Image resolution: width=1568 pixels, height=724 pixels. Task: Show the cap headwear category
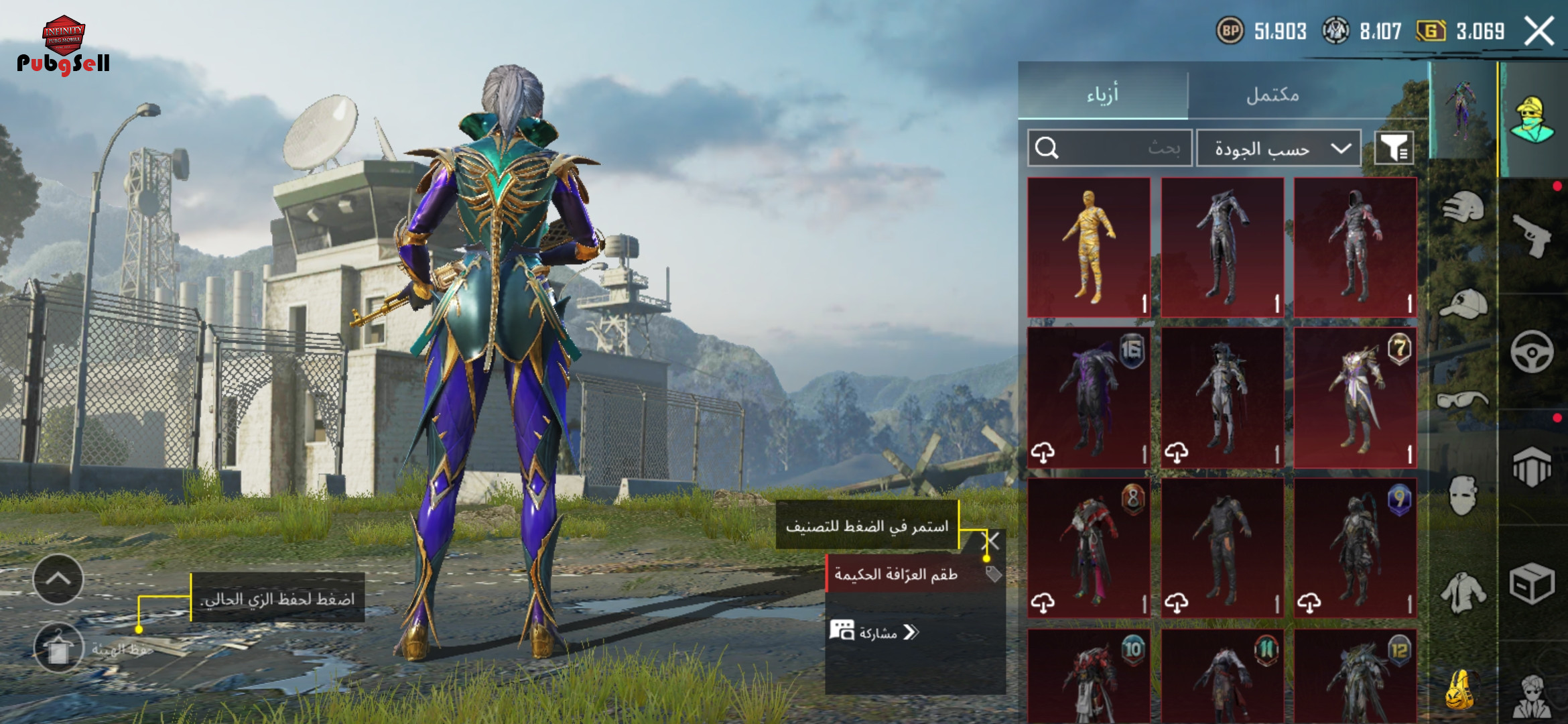1463,304
